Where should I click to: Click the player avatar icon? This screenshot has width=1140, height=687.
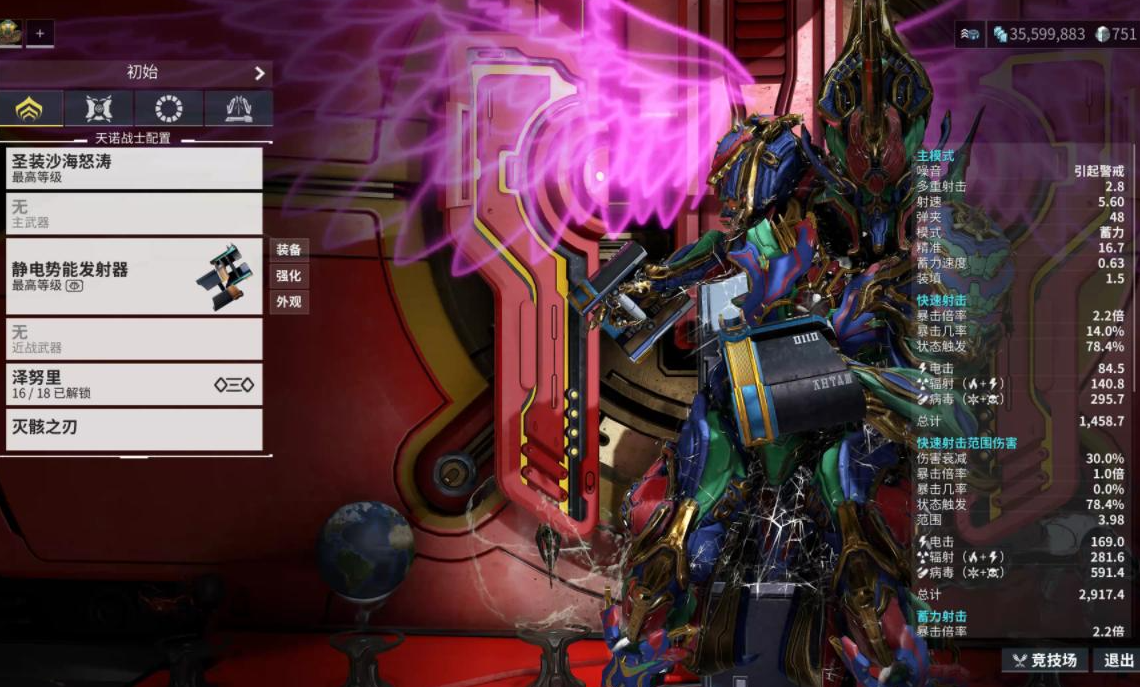[x=11, y=33]
